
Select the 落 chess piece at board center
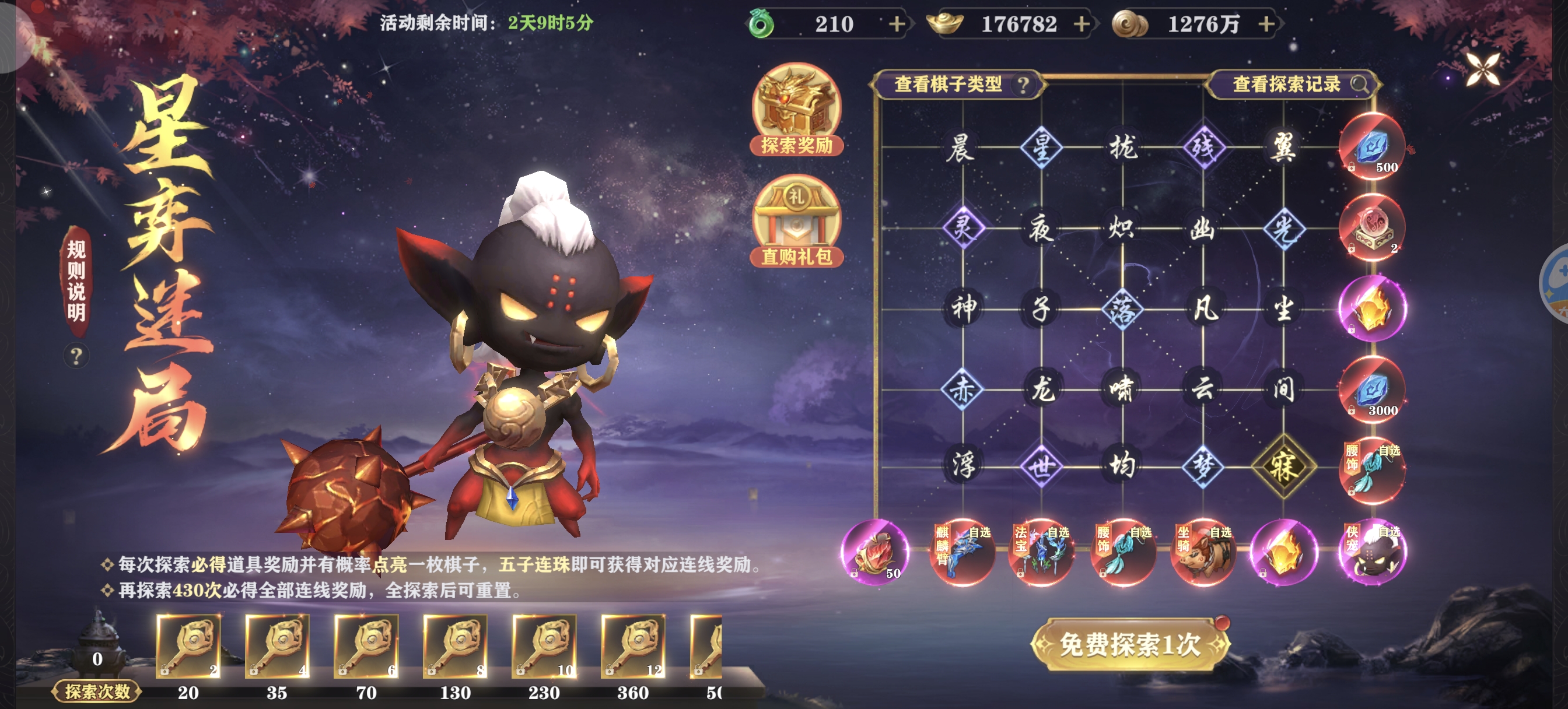point(1122,309)
